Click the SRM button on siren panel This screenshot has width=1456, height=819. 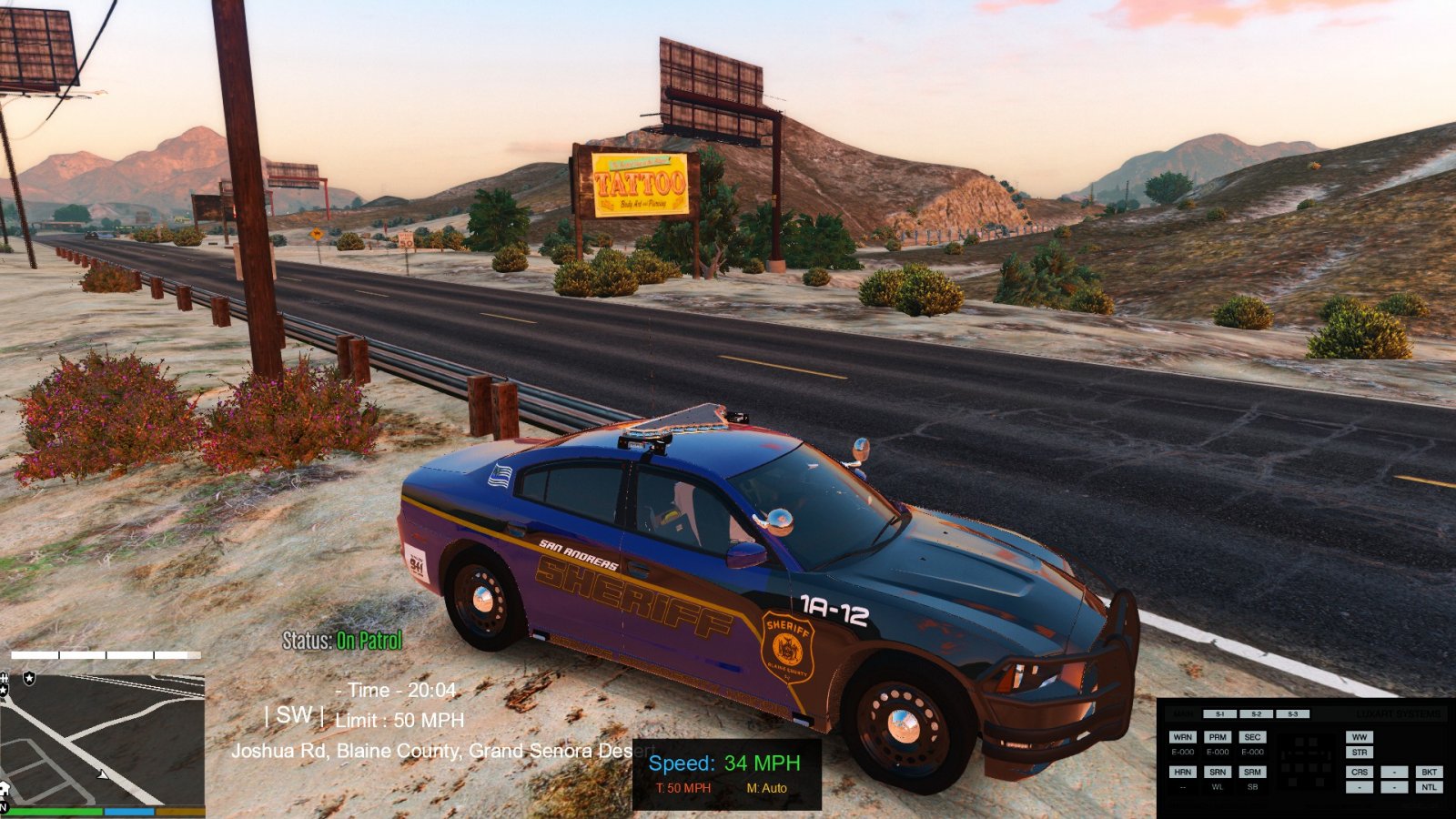tap(1252, 772)
